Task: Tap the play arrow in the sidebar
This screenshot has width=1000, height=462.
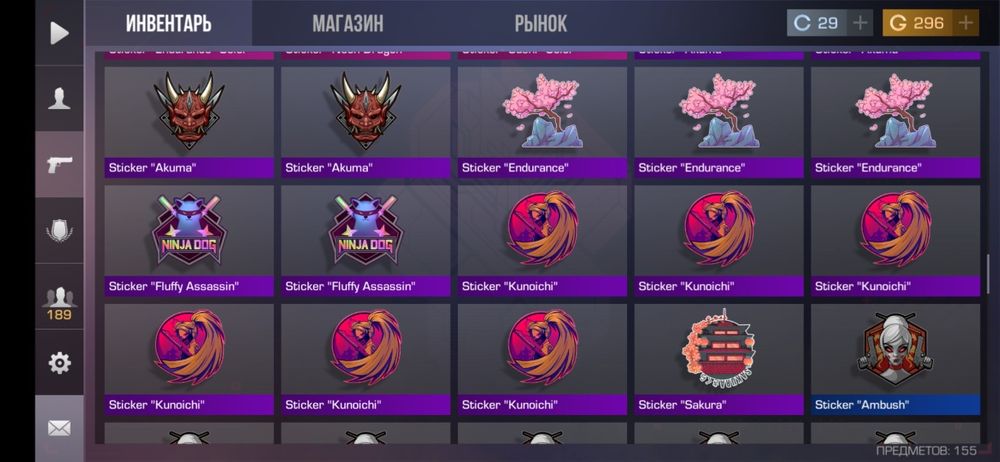Action: [x=59, y=33]
